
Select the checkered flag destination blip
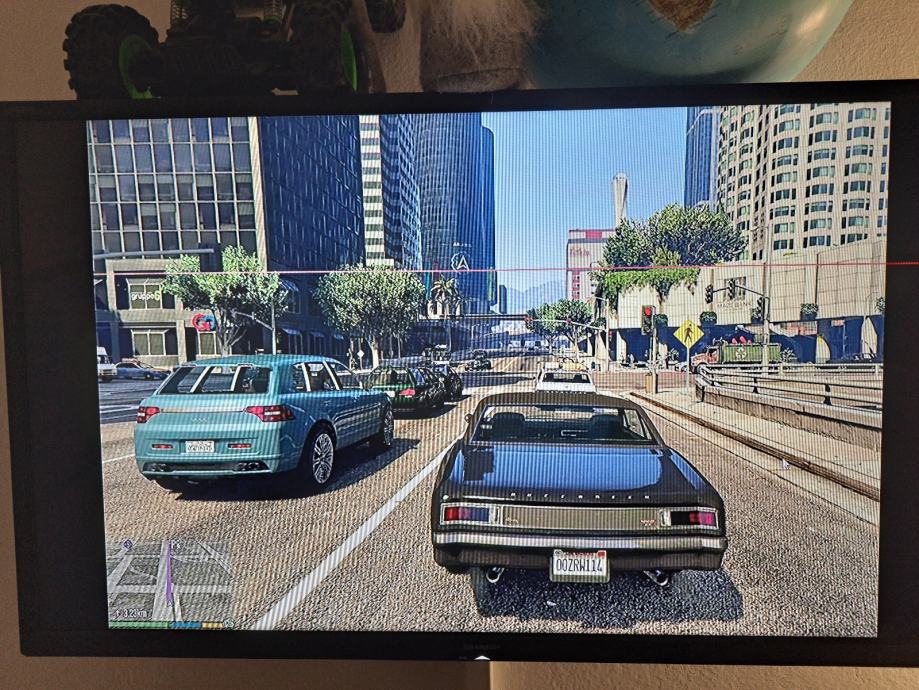pyautogui.click(x=176, y=543)
